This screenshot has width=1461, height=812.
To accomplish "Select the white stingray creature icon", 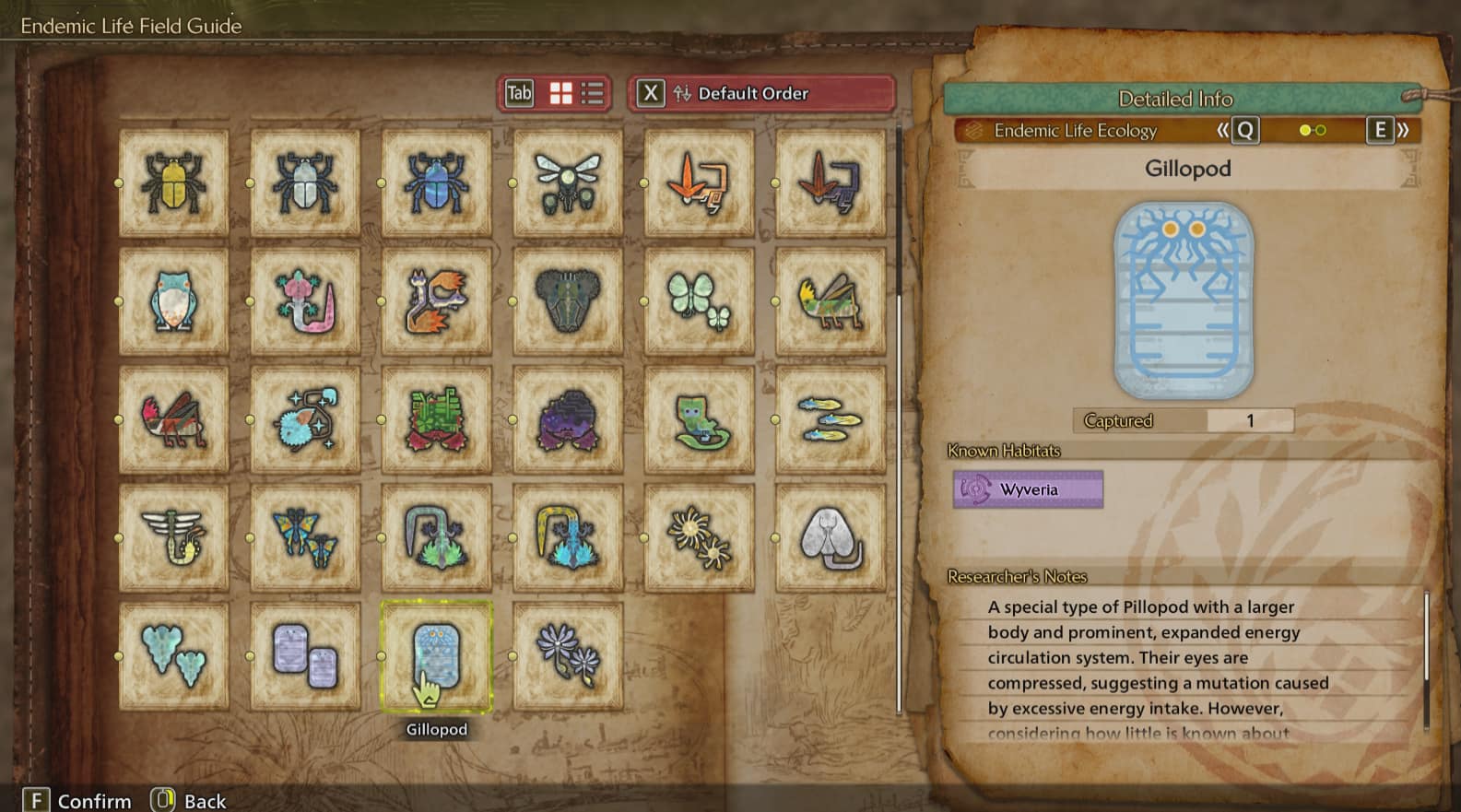I will tap(831, 537).
